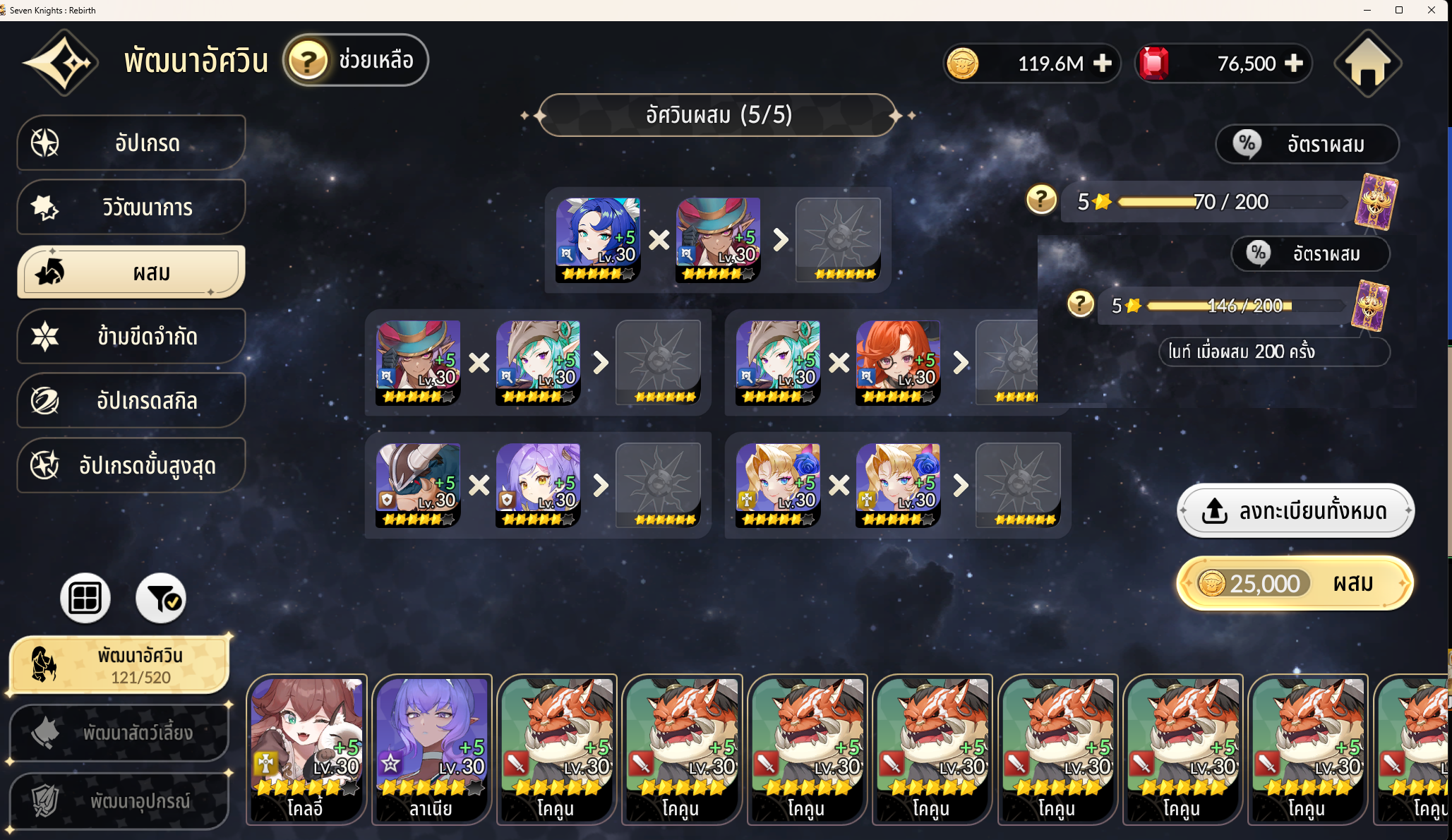The height and width of the screenshot is (840, 1452).
Task: Register all heroes with ลงทะเบียนทั้งหมด
Action: click(1295, 510)
